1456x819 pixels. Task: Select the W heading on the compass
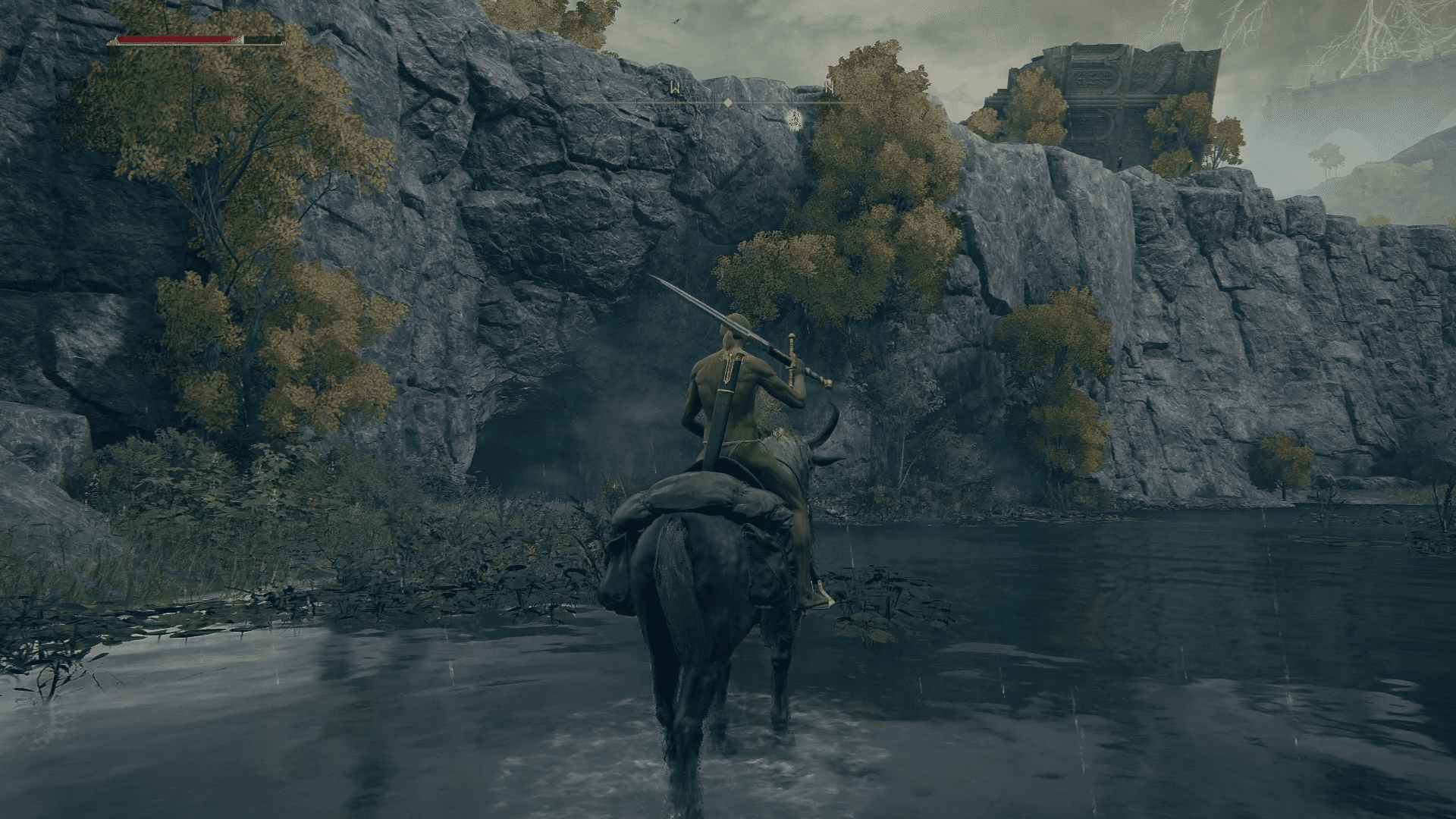tap(674, 89)
